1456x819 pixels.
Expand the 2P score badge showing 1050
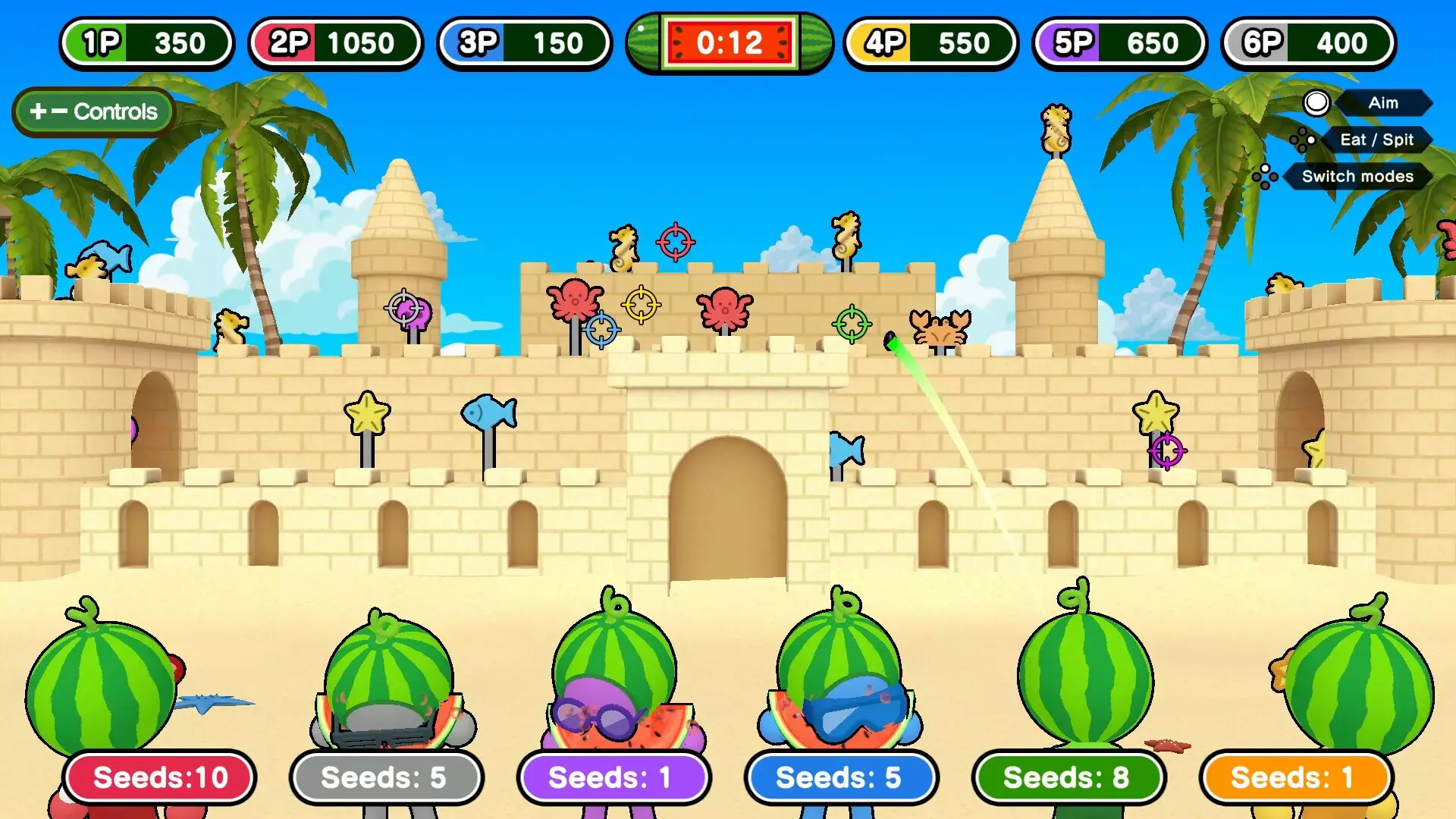[335, 42]
